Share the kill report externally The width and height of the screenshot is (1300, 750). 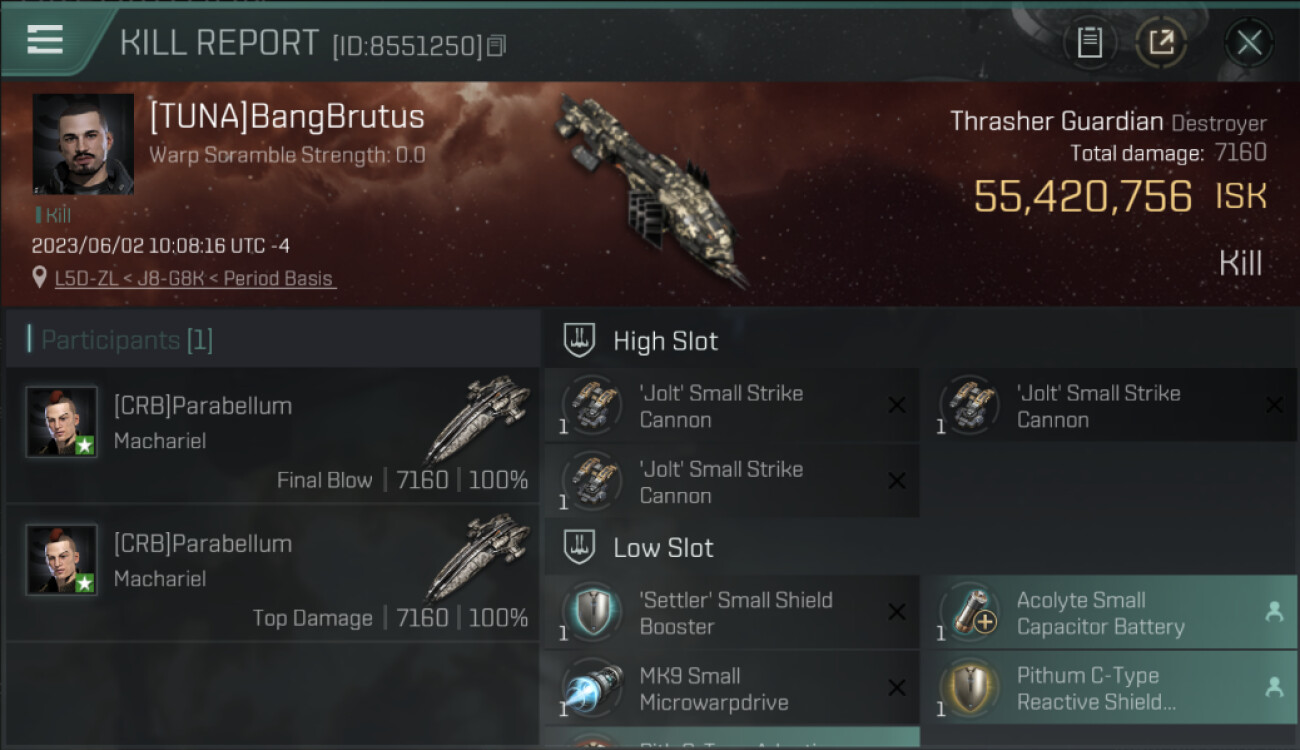1161,42
